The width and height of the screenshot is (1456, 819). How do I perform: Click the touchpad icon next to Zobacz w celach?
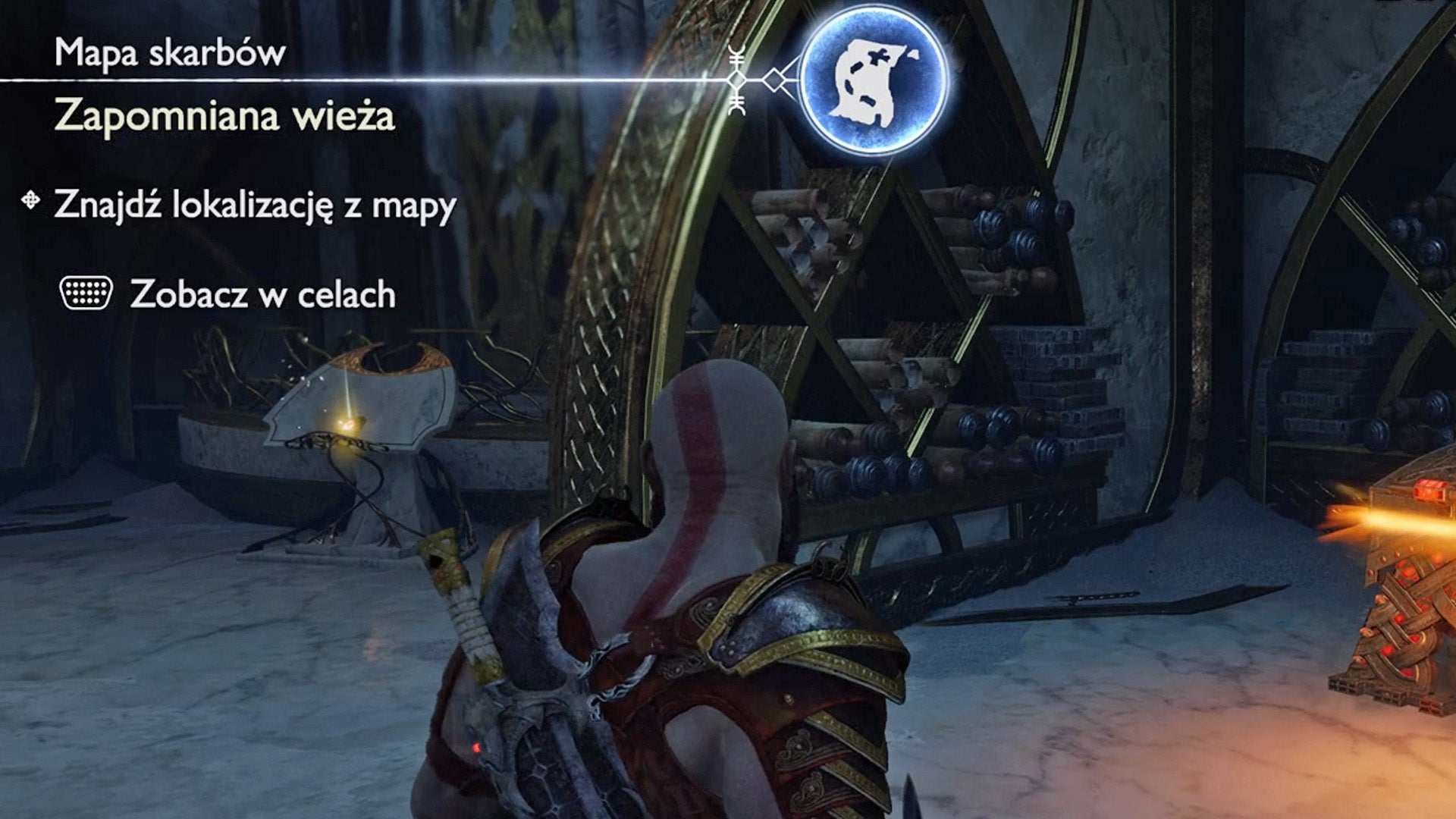86,296
